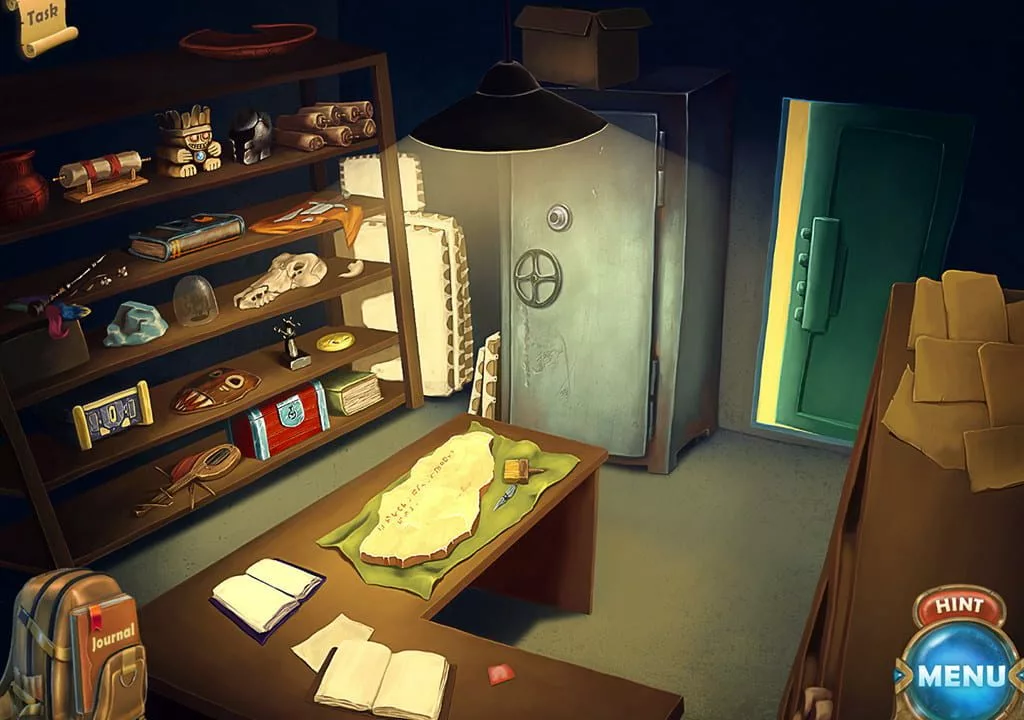Open the blue Menu button

(x=961, y=674)
